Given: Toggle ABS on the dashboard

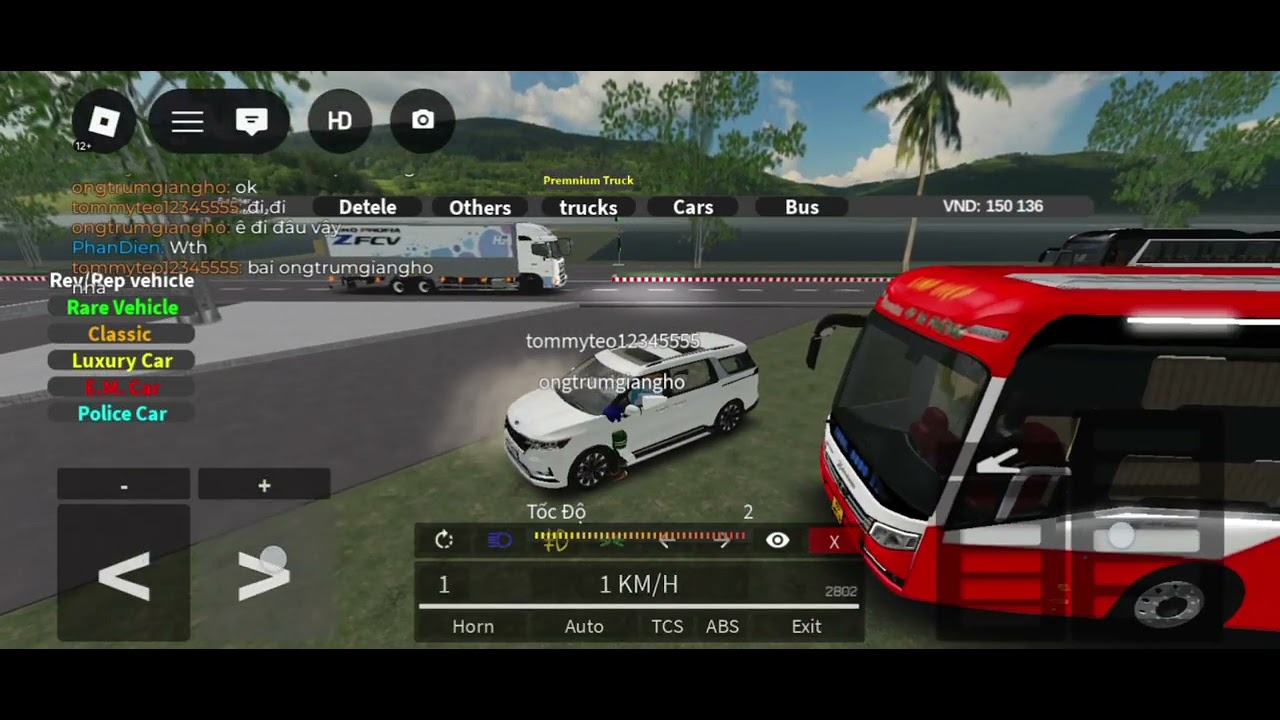Looking at the screenshot, I should pyautogui.click(x=722, y=627).
